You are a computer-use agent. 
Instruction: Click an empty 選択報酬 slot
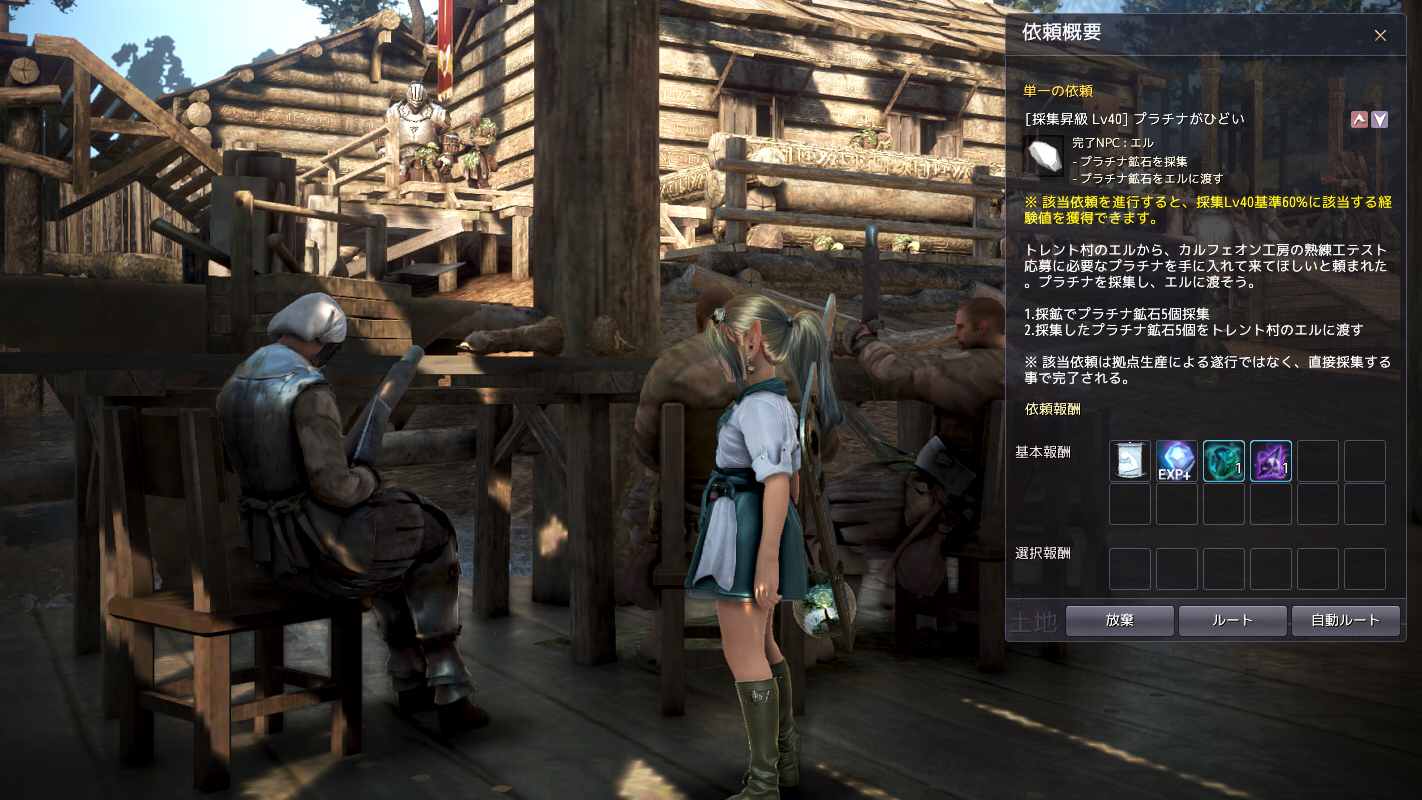point(1129,568)
